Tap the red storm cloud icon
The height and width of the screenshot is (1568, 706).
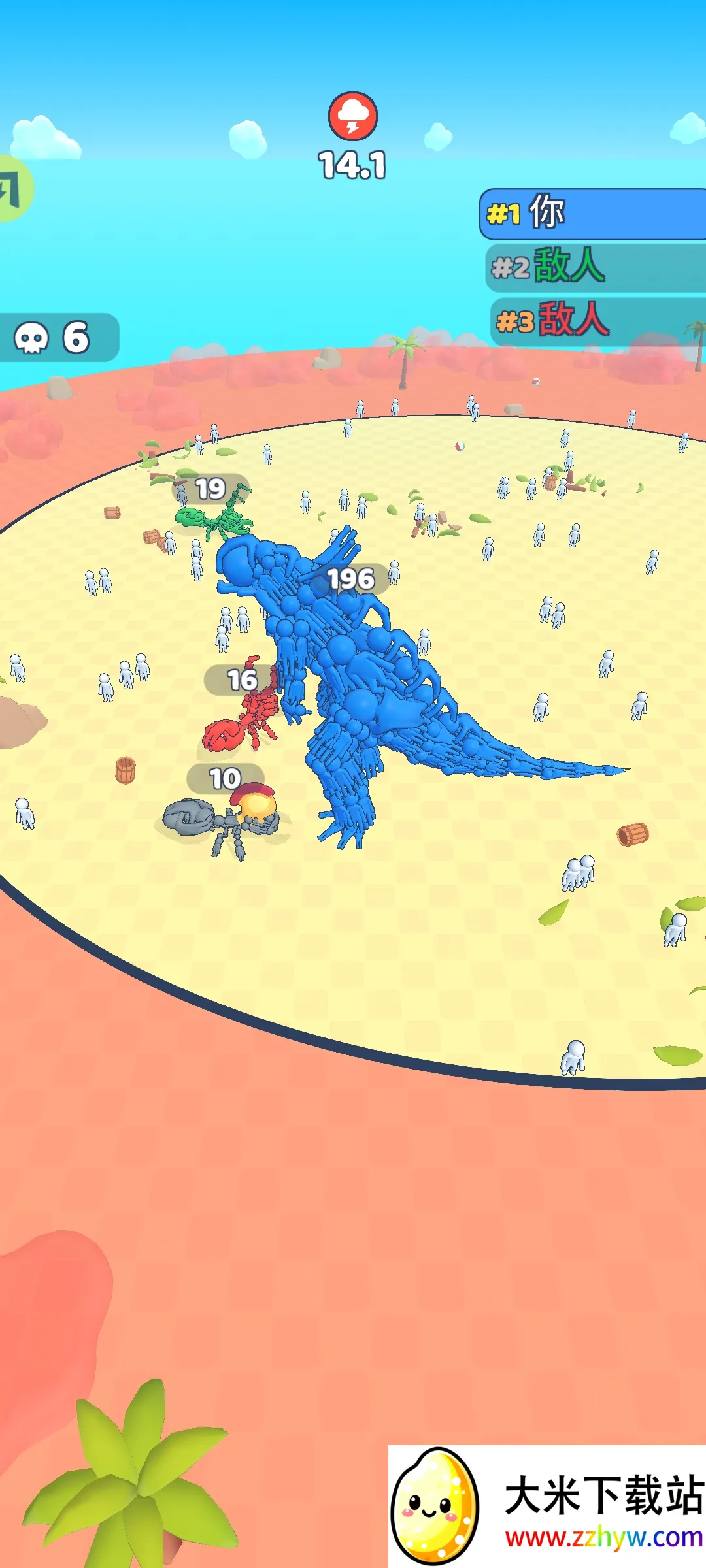(353, 116)
